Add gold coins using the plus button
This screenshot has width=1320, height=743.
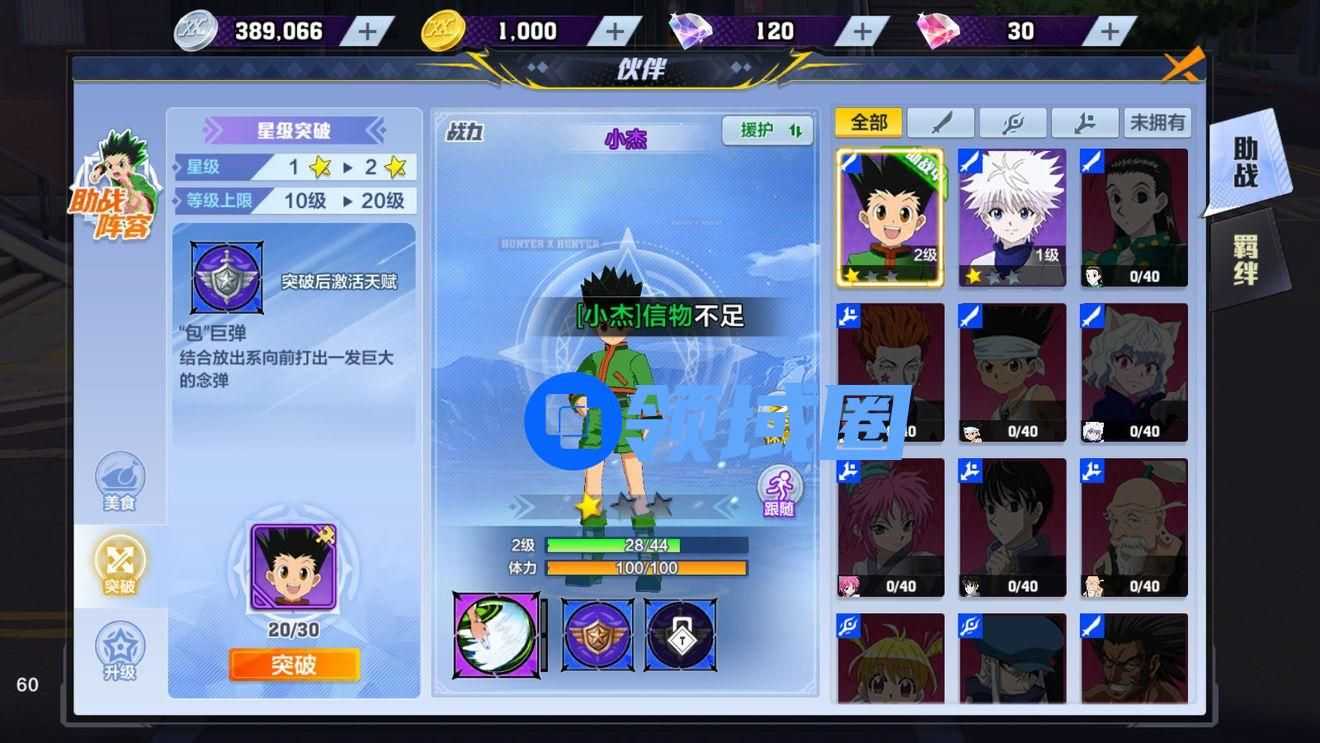(x=616, y=31)
